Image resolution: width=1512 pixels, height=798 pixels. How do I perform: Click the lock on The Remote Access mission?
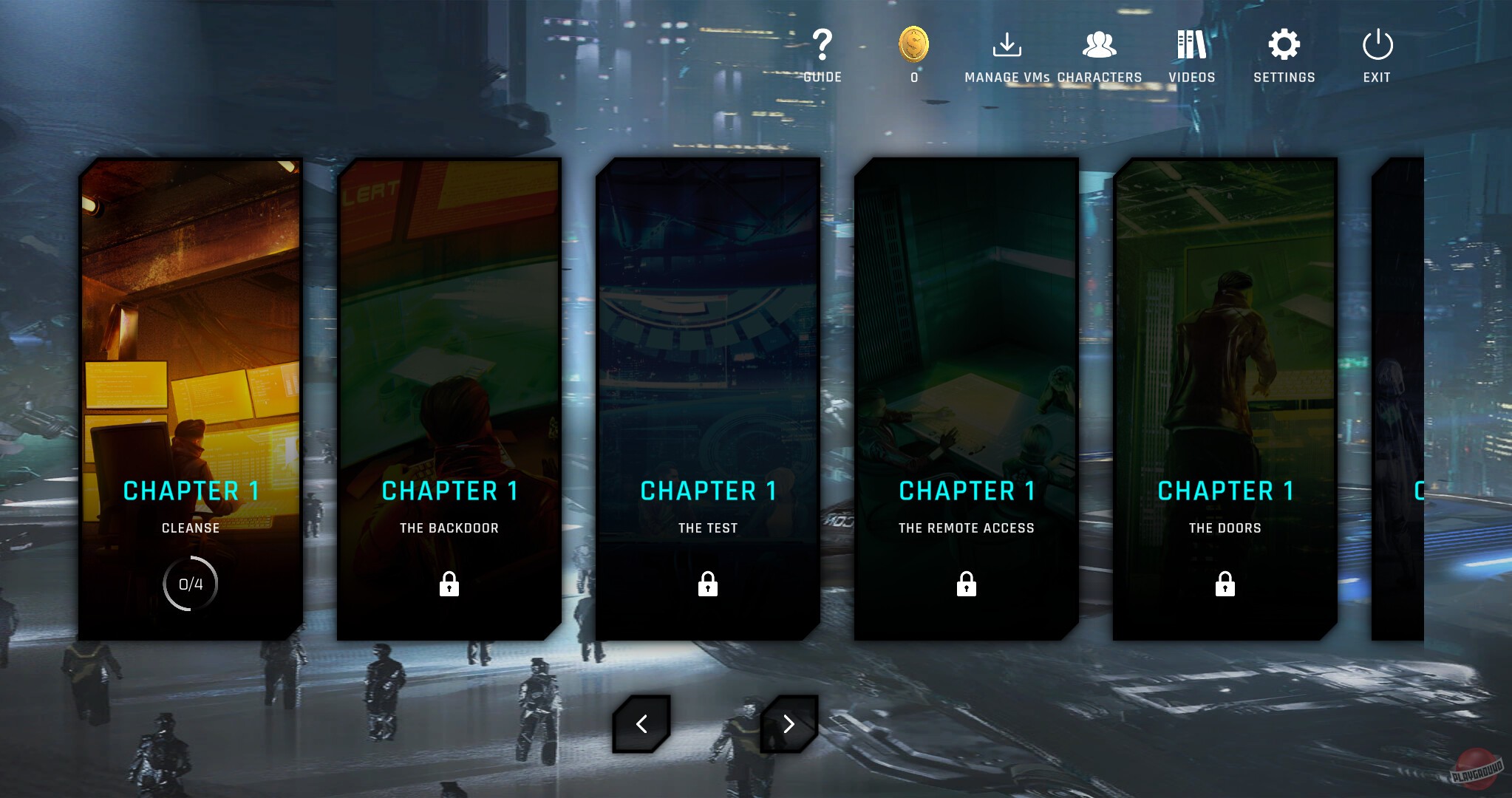click(x=967, y=584)
